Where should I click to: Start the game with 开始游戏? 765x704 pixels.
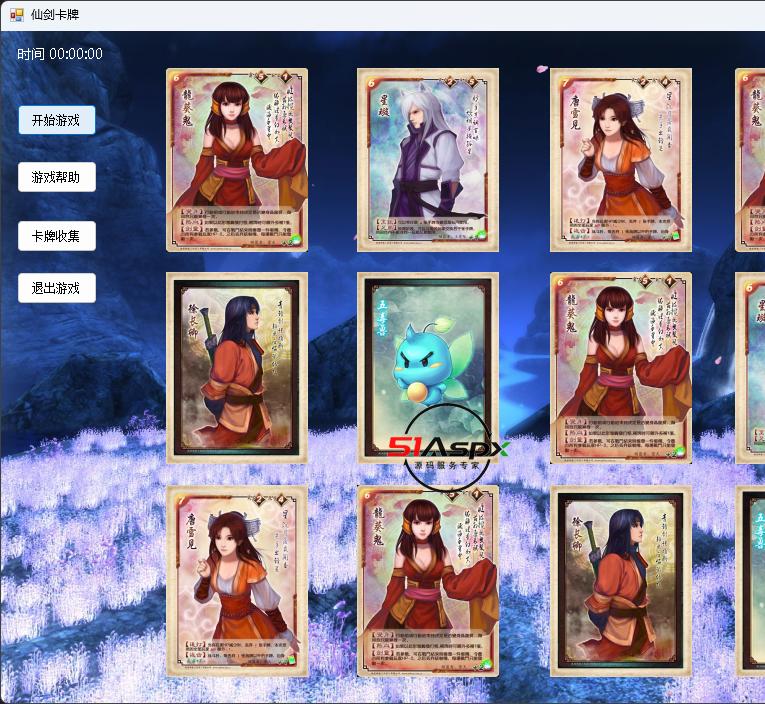(56, 120)
